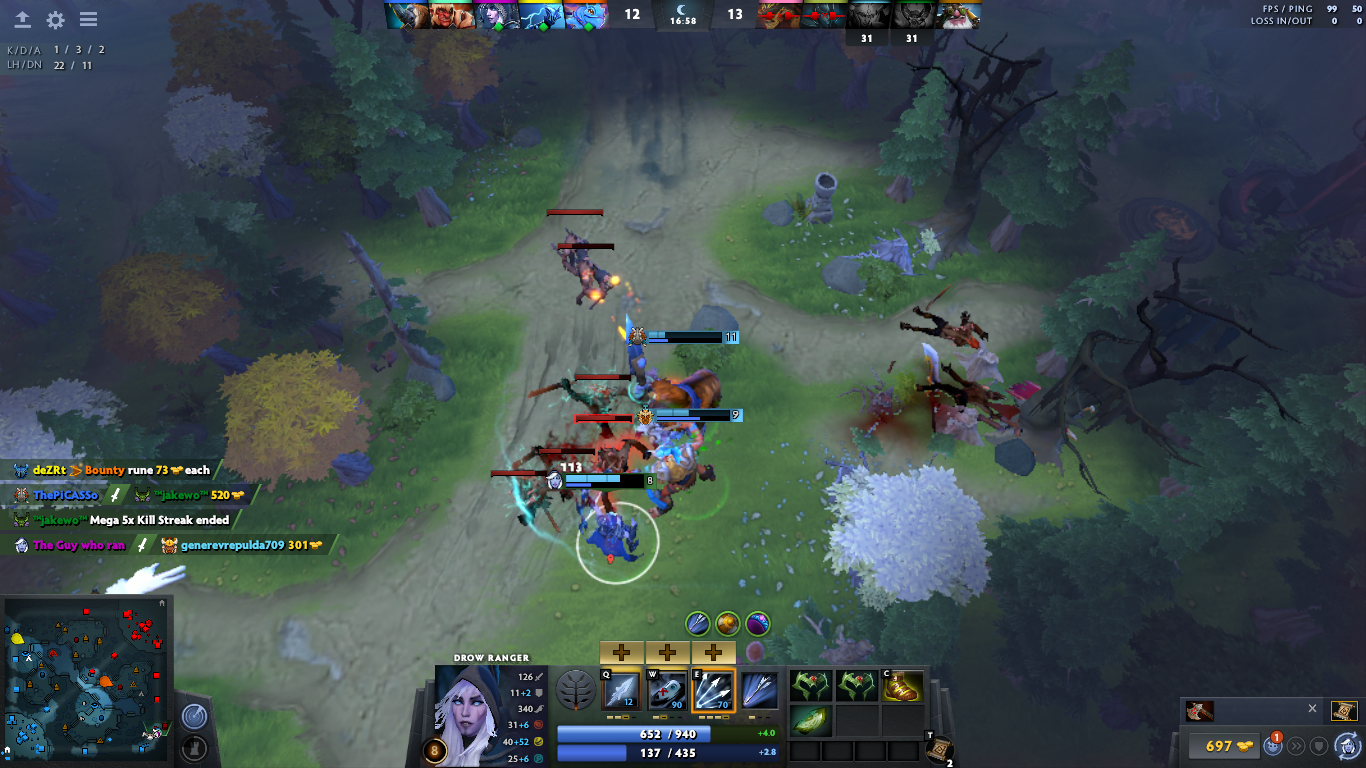The width and height of the screenshot is (1366, 768).
Task: Toggle the Power Treads boots item
Action: [x=902, y=687]
